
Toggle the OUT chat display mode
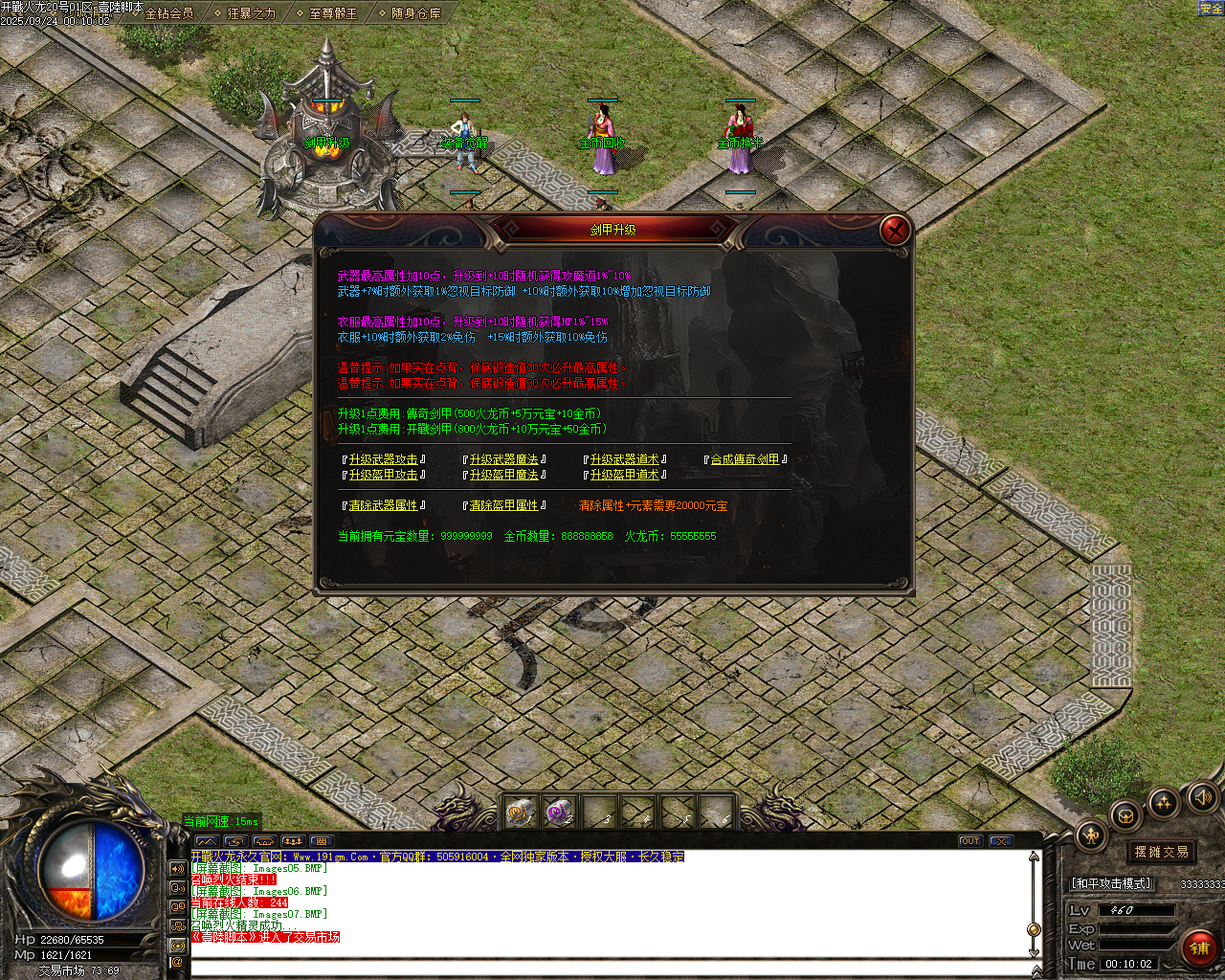pos(970,841)
